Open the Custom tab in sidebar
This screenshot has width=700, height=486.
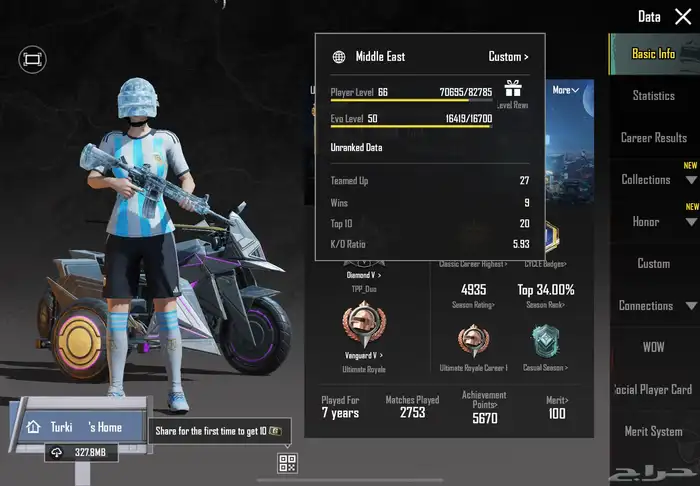[x=653, y=264]
